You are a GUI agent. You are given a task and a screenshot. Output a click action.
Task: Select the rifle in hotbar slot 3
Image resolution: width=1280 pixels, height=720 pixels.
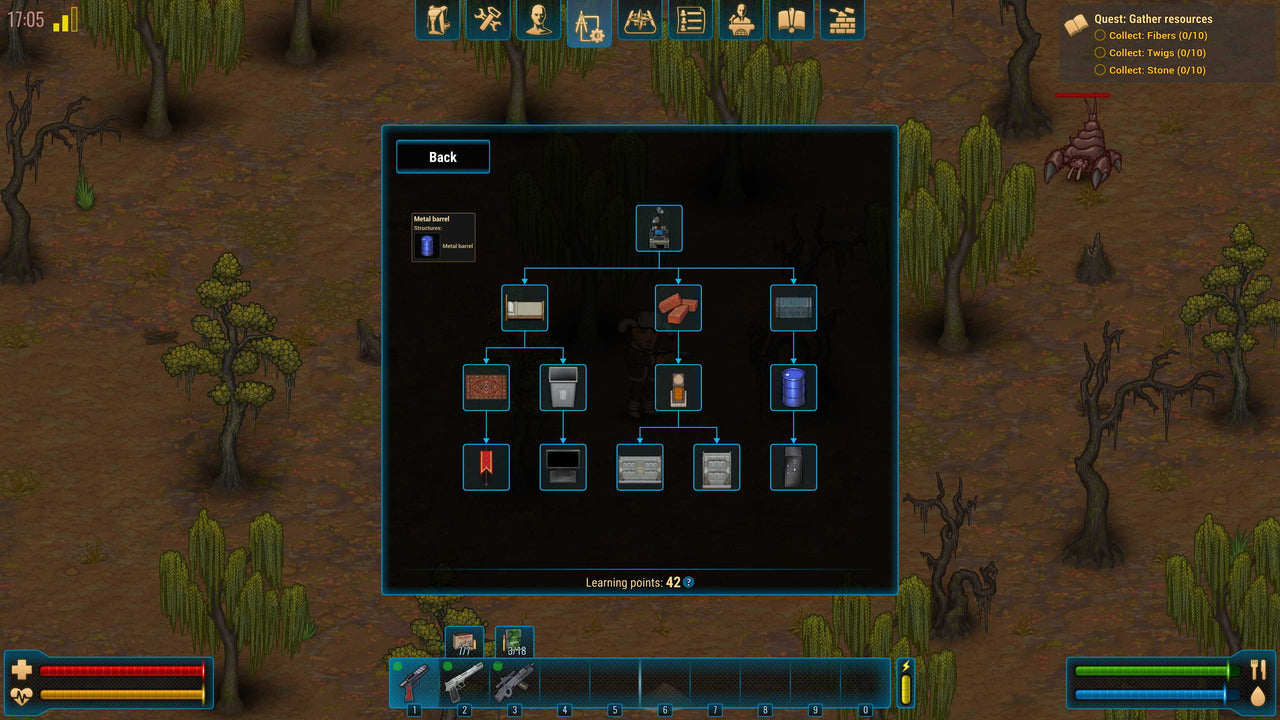pyautogui.click(x=513, y=683)
